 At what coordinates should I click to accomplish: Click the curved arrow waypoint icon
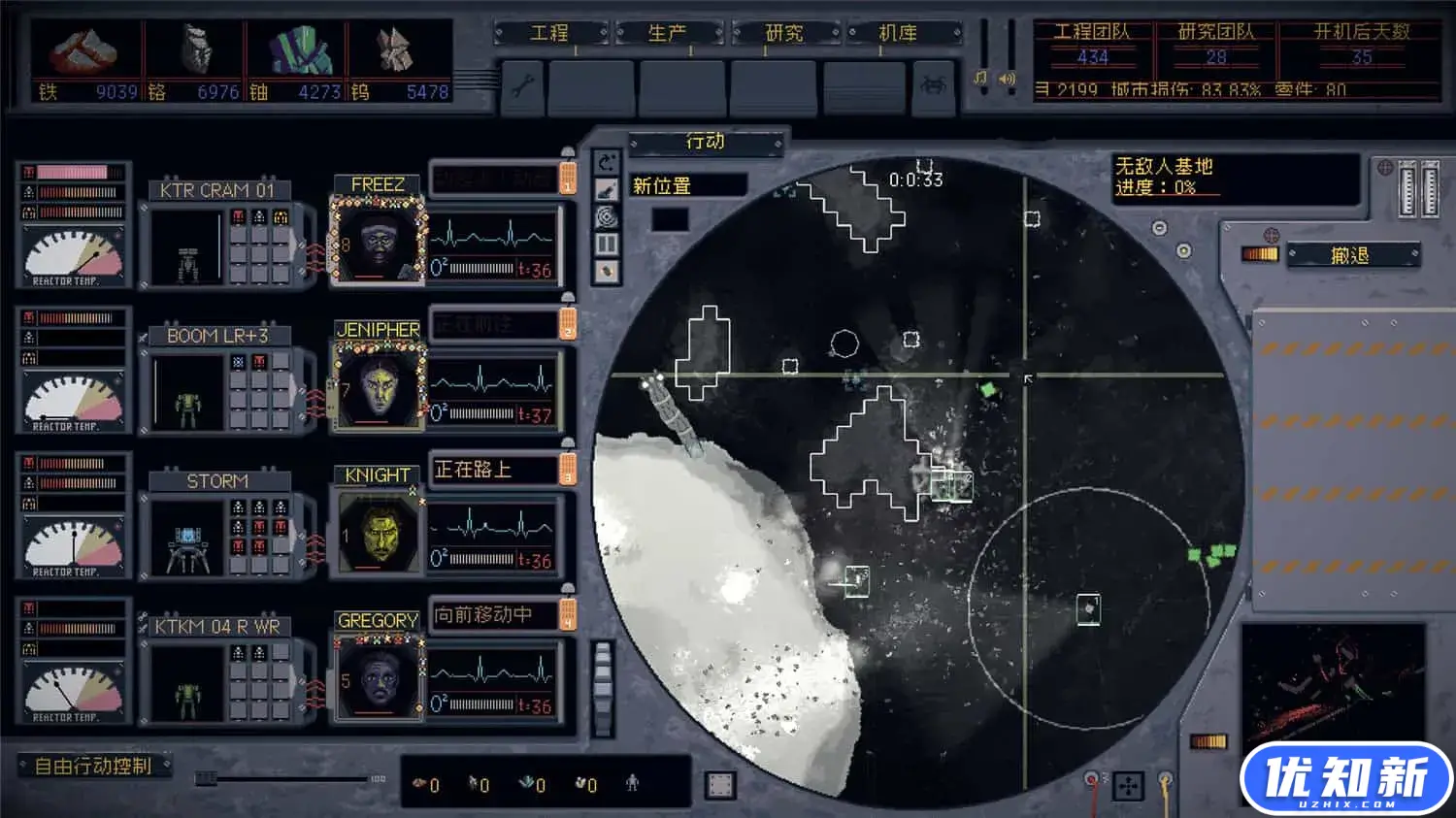click(x=607, y=162)
